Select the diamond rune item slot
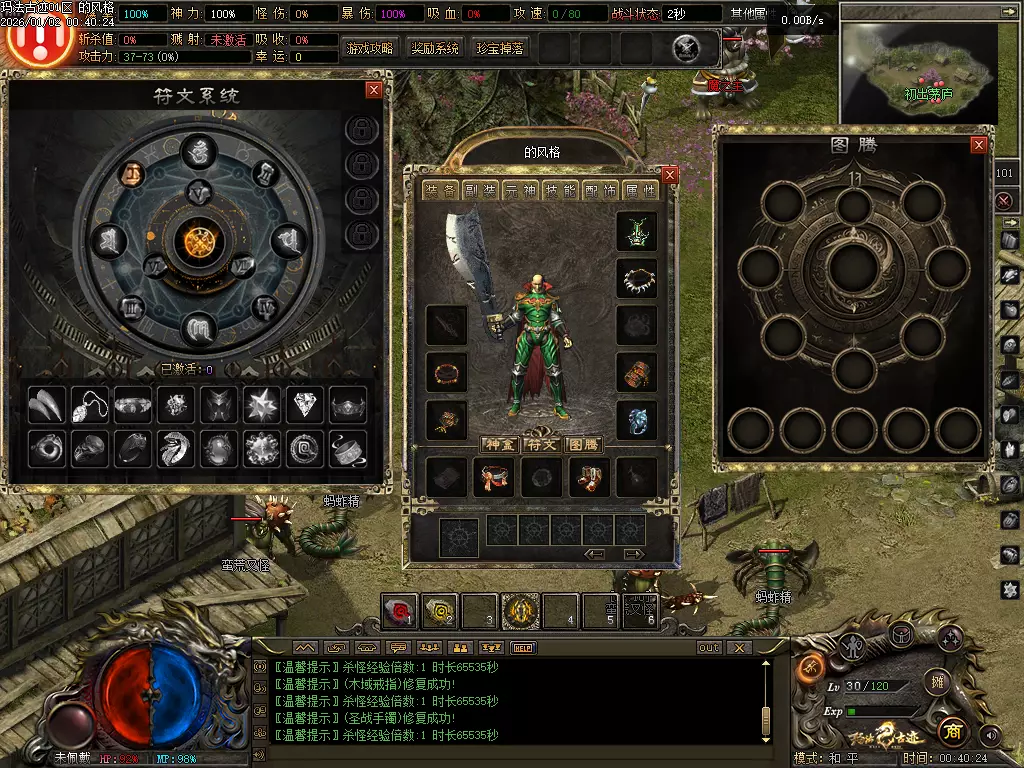Screen dimensions: 1024x768 point(305,405)
